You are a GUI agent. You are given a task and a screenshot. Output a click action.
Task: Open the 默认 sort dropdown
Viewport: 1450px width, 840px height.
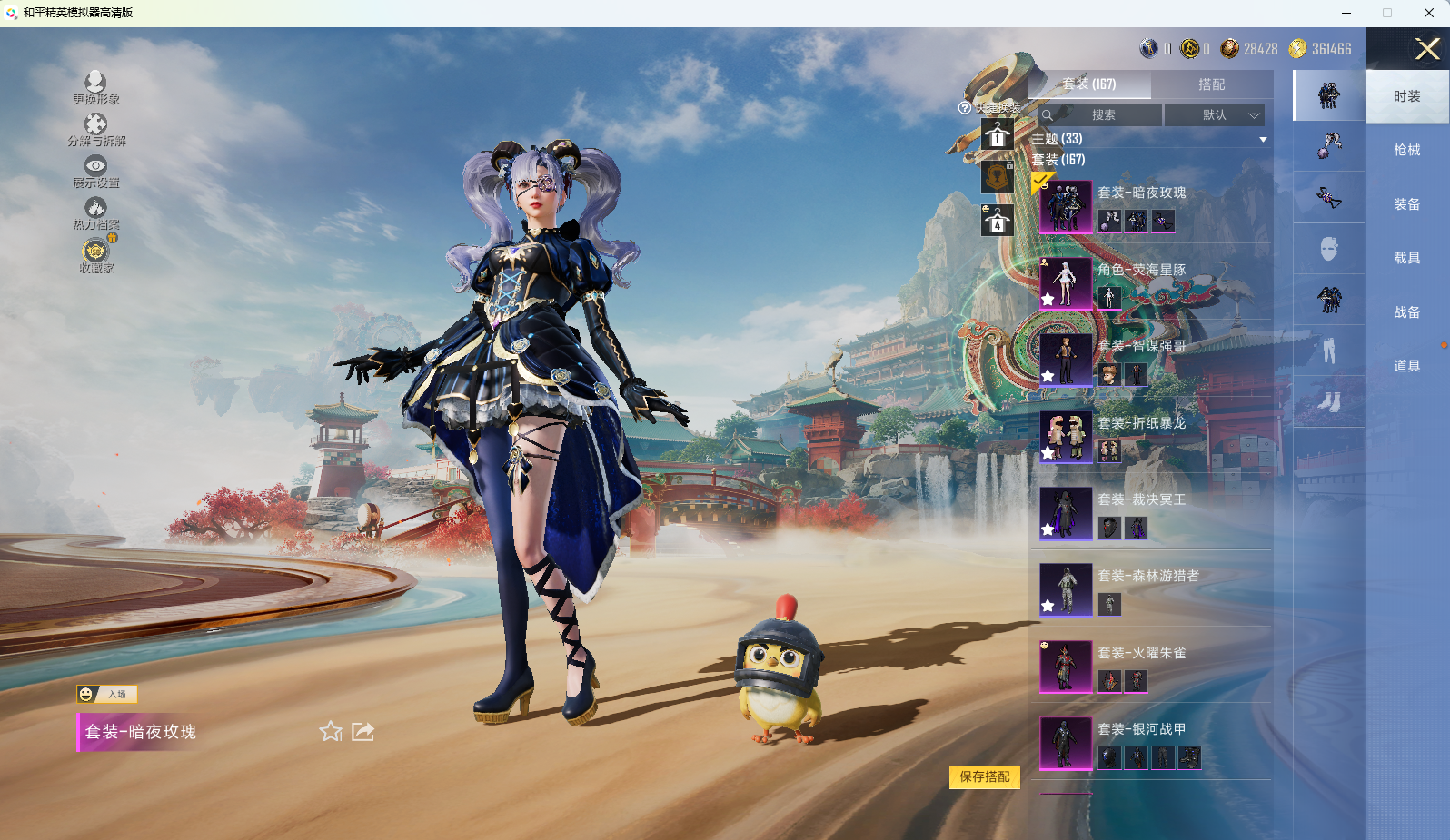coord(1214,115)
